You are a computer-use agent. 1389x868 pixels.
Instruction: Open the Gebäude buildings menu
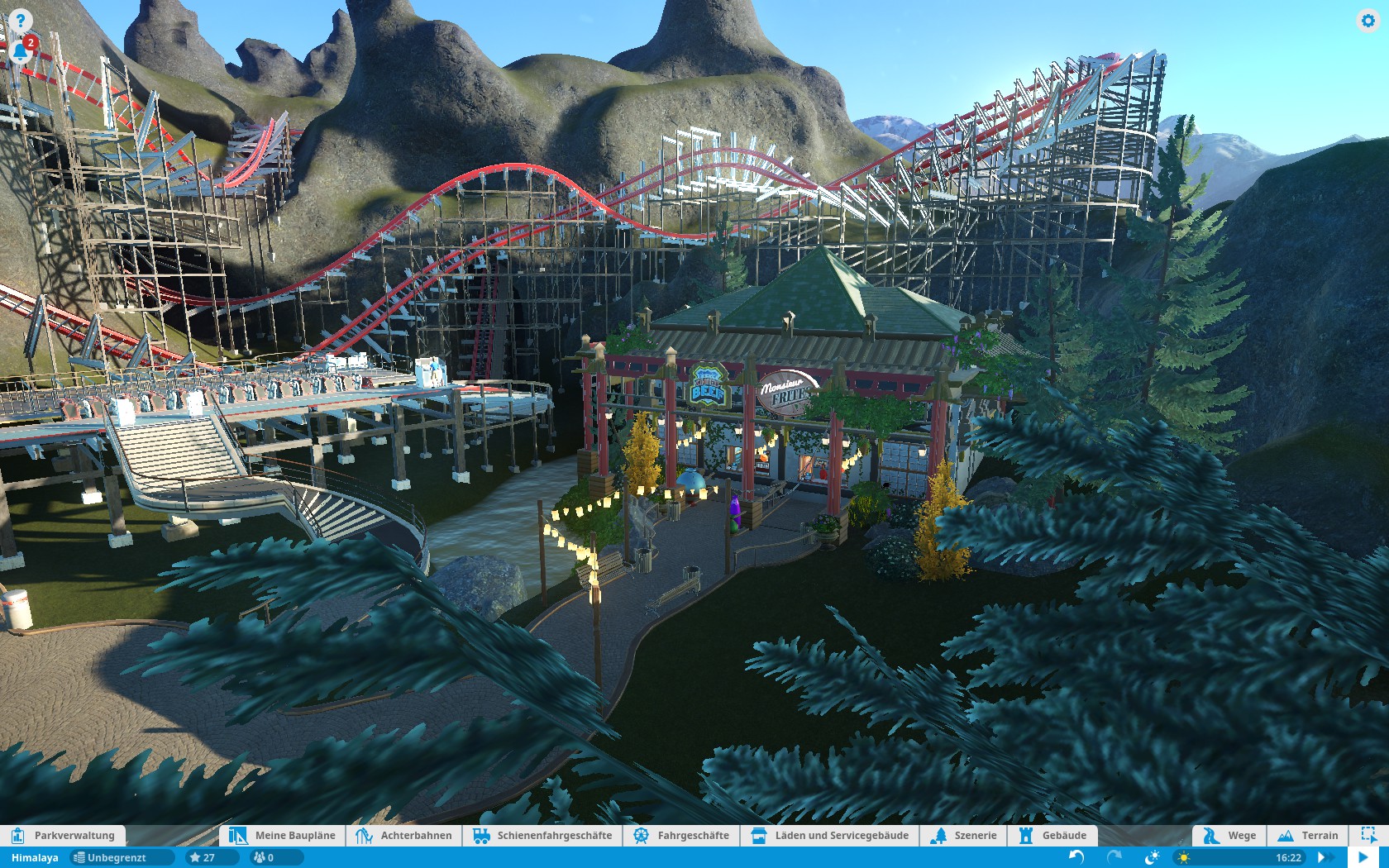point(1053,835)
